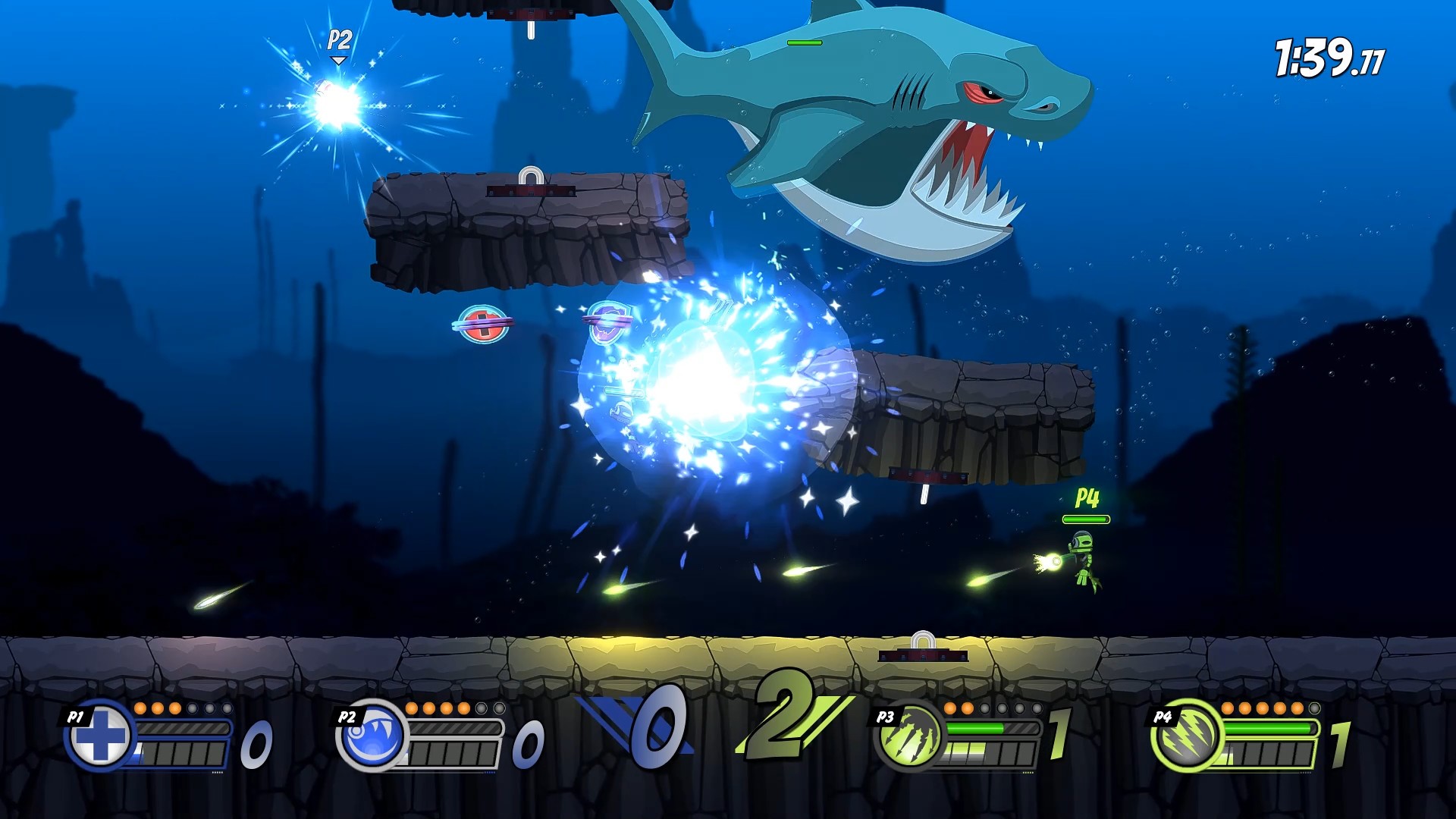Toggle the last orange dot above P4's gauge
The width and height of the screenshot is (1456, 819).
(1298, 710)
